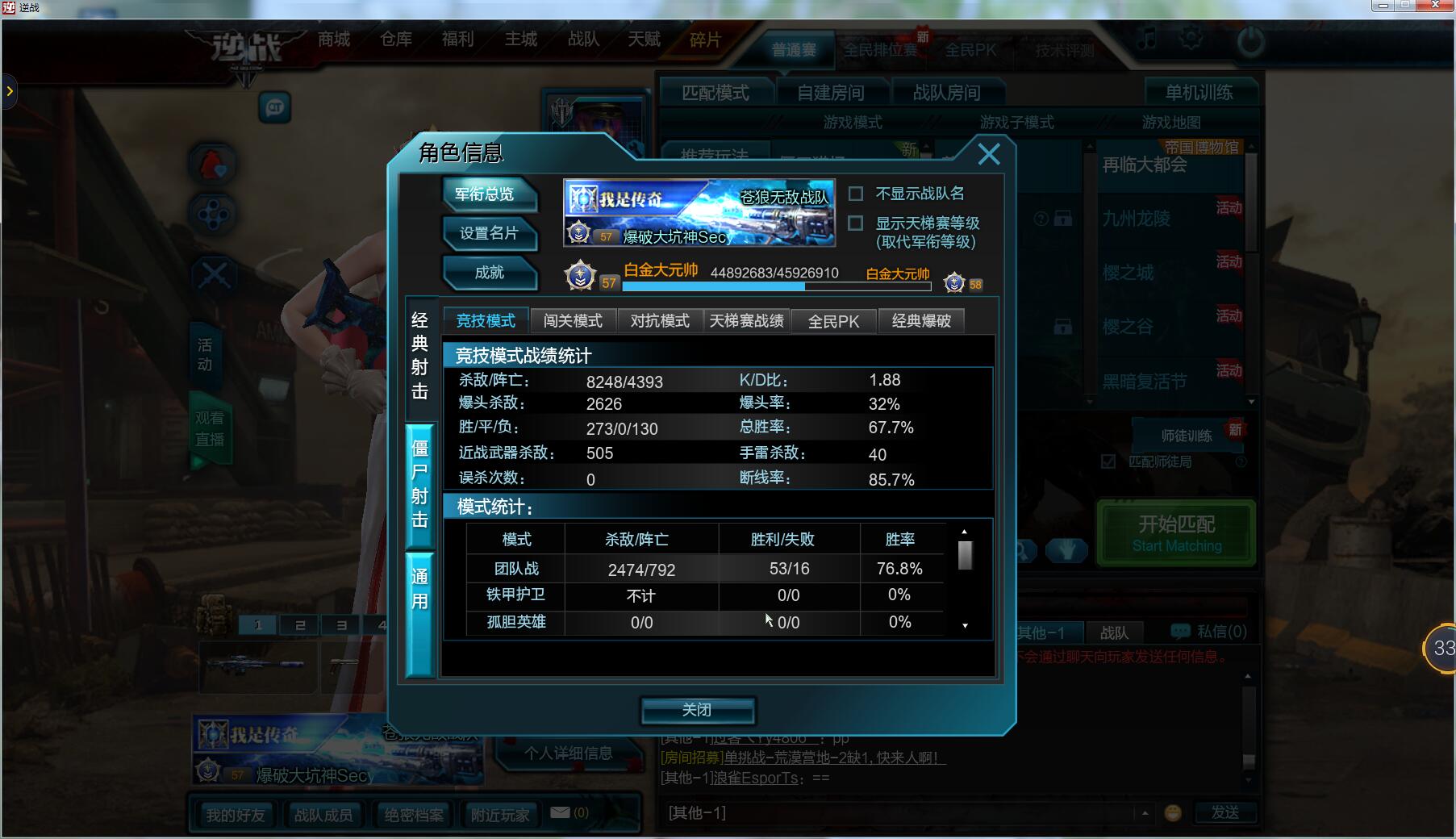Toggle 显示天梯赛等级 checkbox

[856, 223]
